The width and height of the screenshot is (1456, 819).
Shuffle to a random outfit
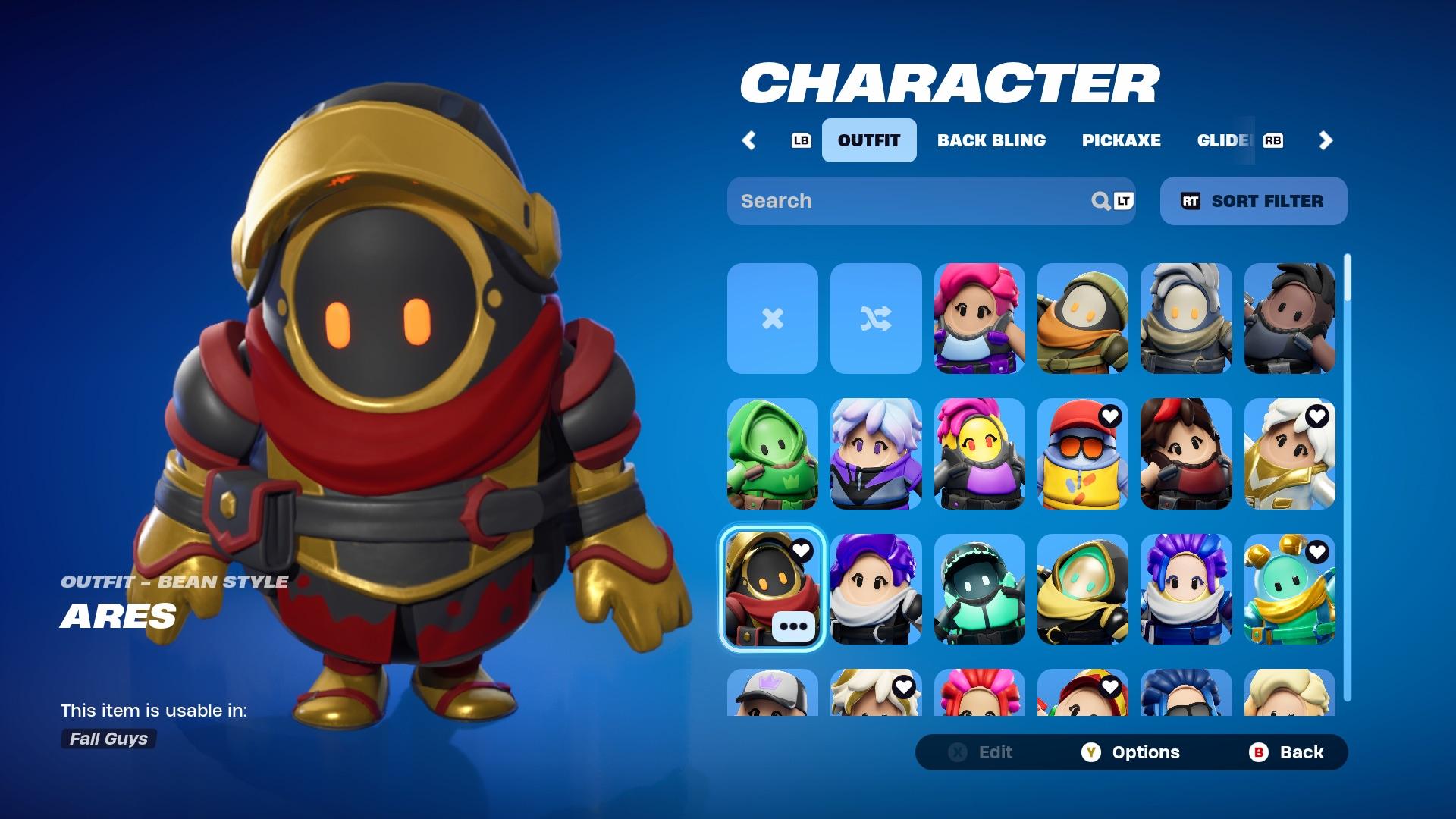tap(876, 319)
